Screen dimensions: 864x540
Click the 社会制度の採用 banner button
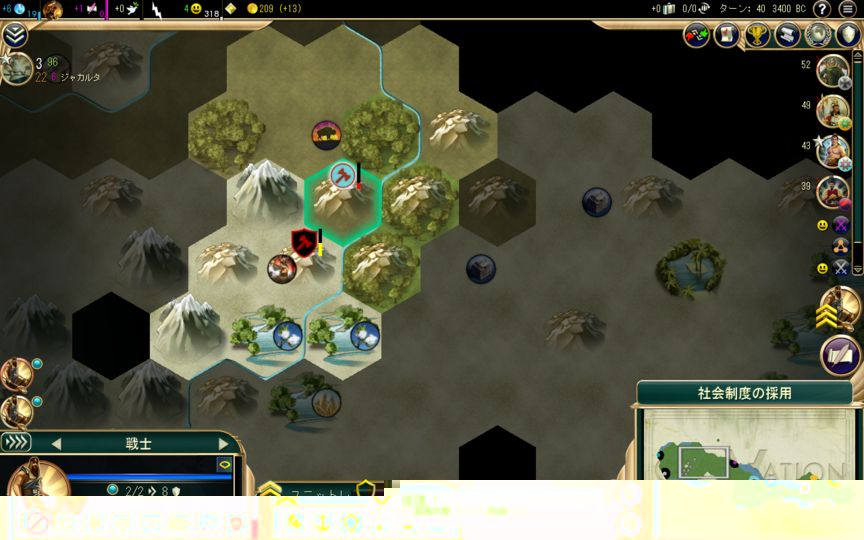(744, 393)
